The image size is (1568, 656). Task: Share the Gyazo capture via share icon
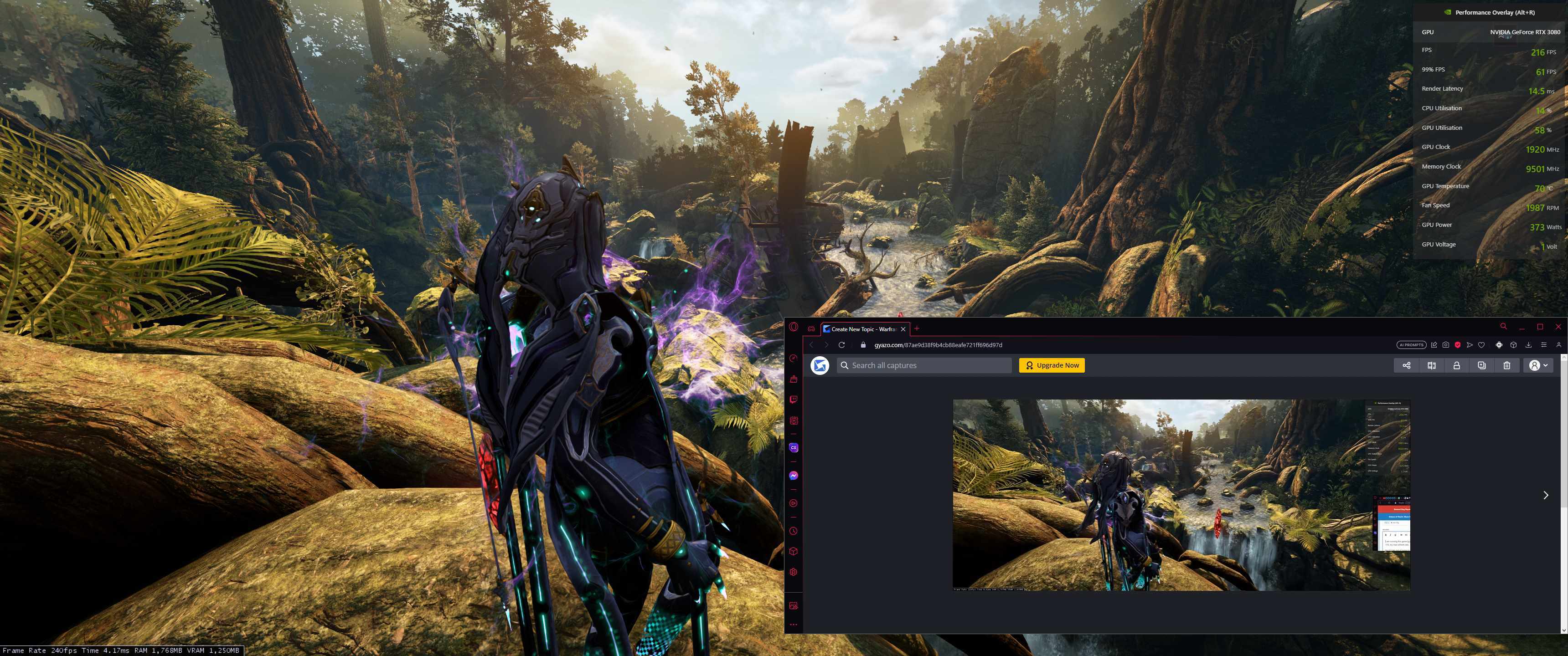(1406, 365)
